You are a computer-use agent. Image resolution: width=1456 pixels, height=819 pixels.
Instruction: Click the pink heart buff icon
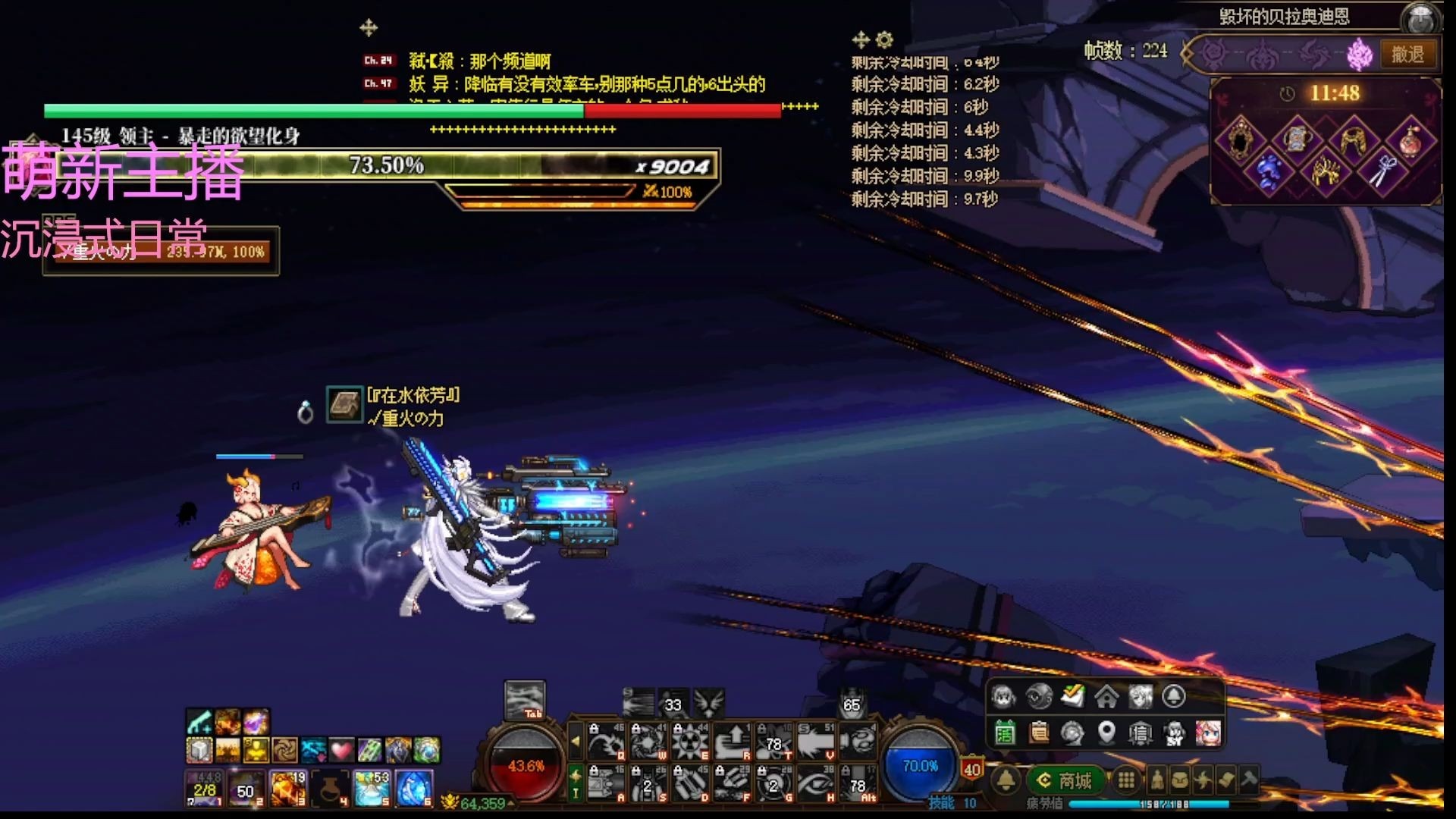340,751
